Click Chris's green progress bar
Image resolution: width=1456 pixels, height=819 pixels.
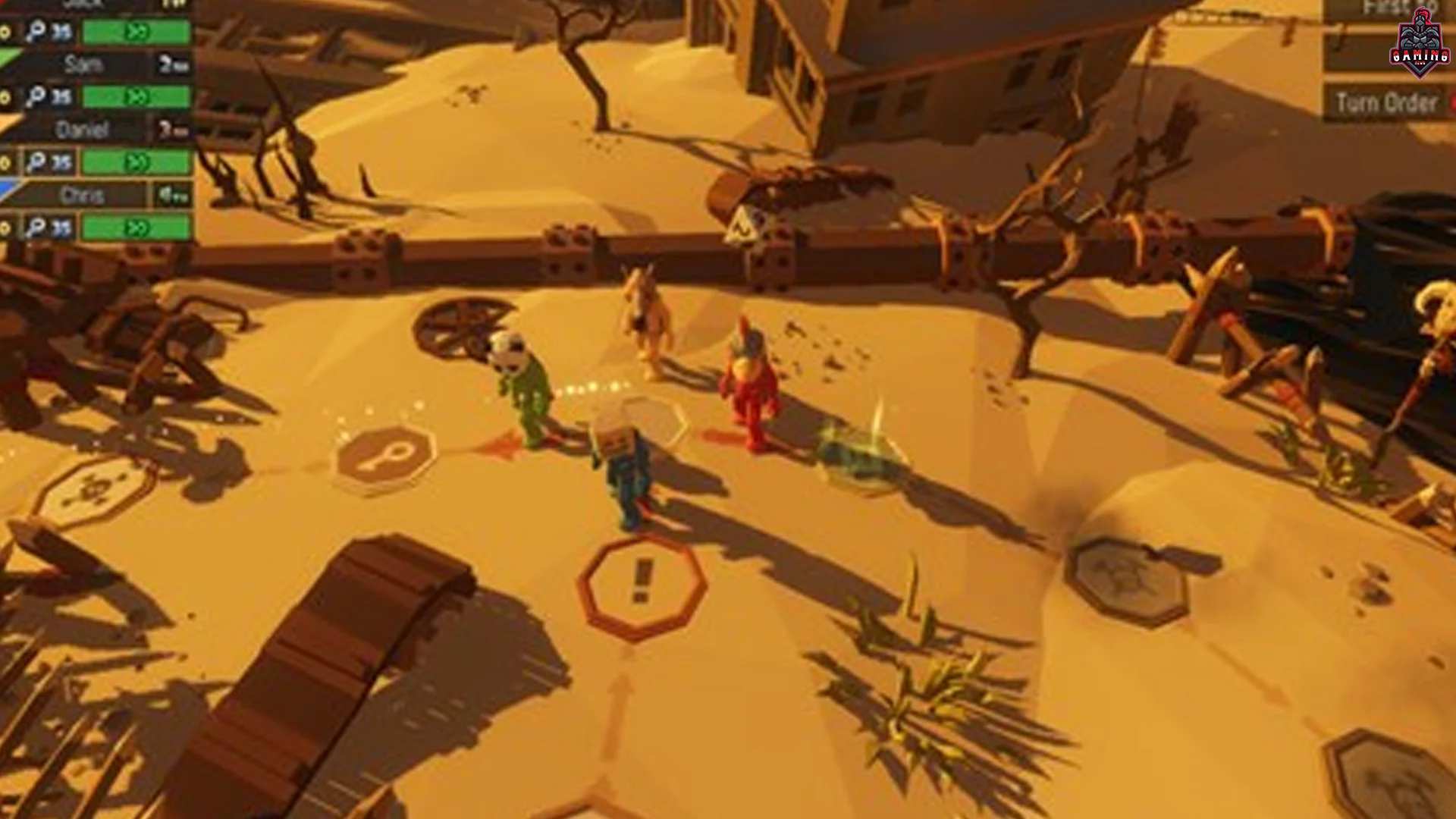pos(136,225)
